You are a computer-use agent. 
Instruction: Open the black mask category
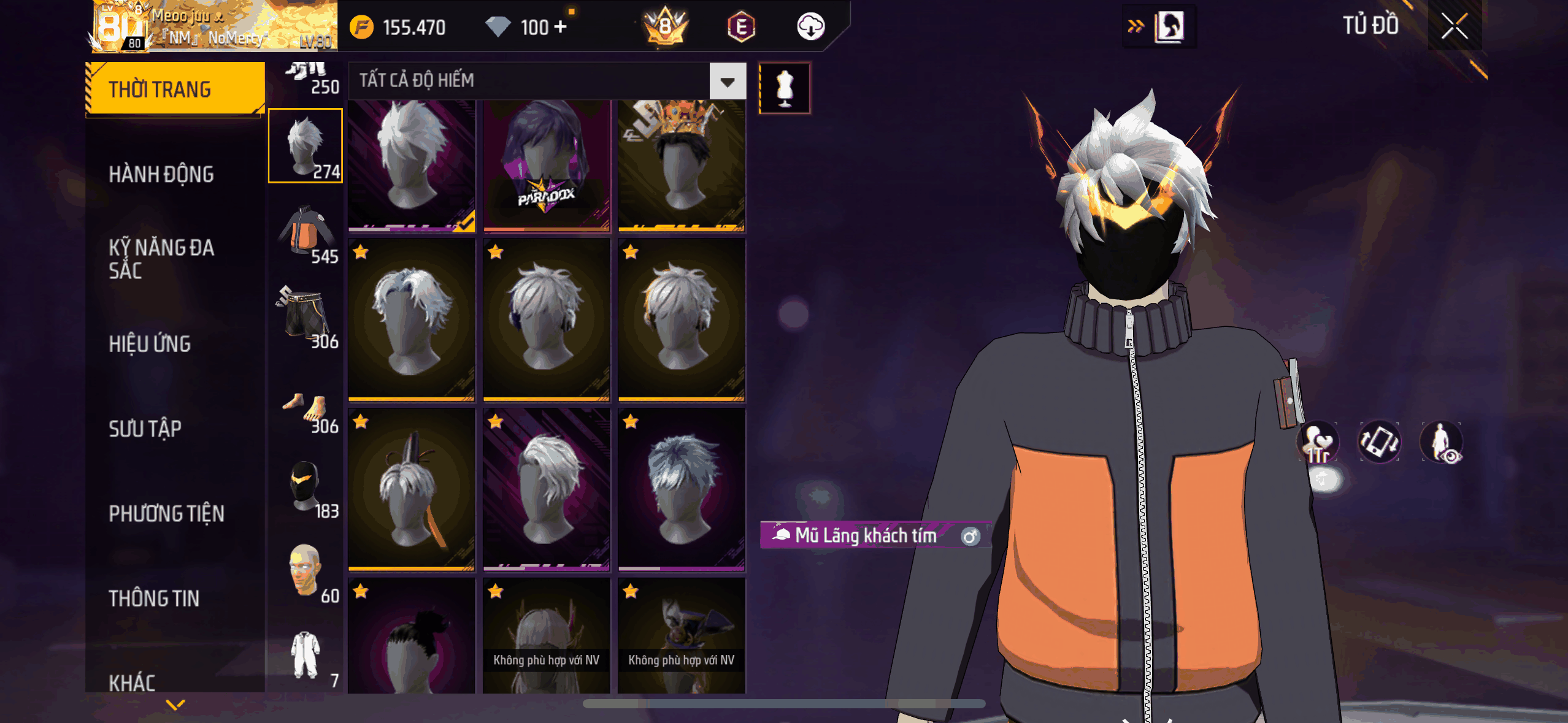306,488
